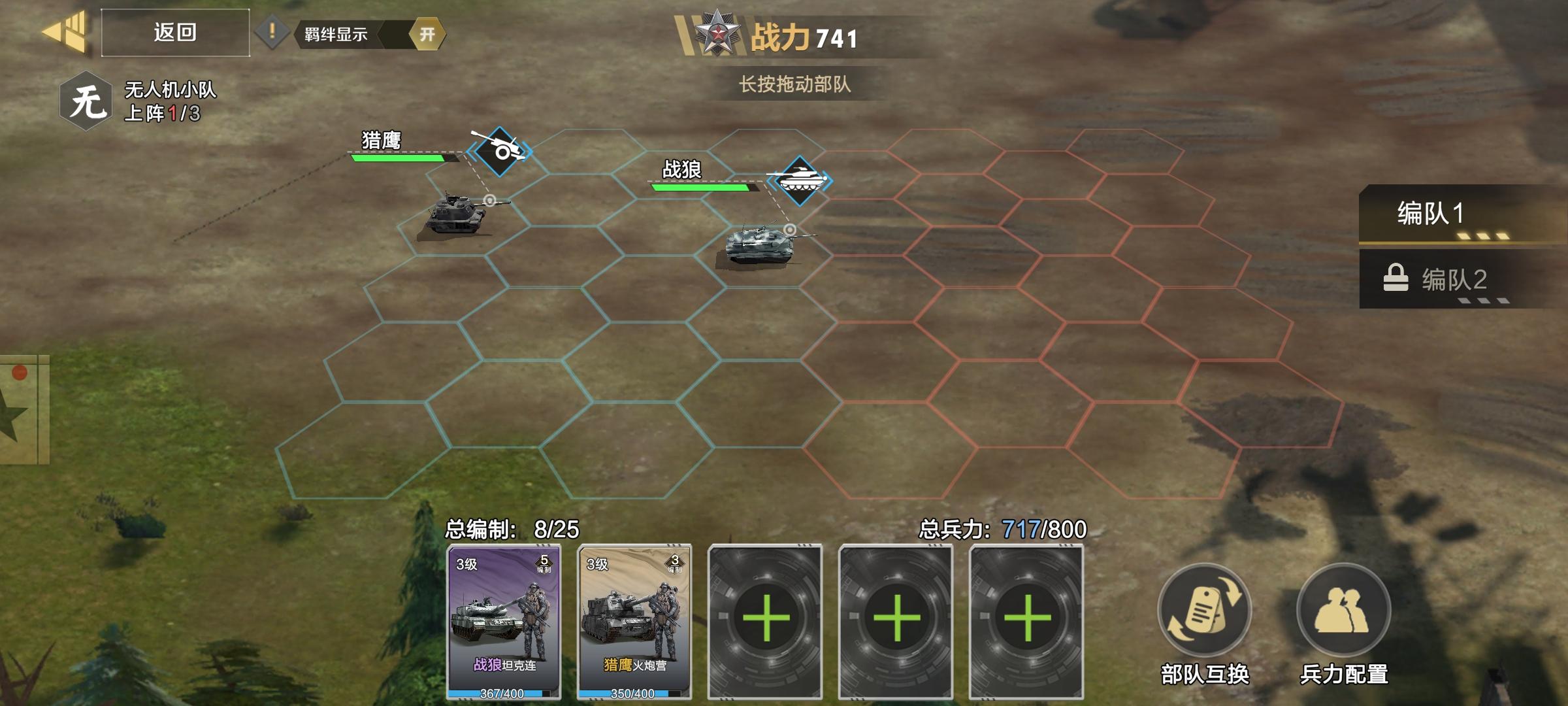
Task: Open the exclamation mark info icon
Action: (272, 33)
